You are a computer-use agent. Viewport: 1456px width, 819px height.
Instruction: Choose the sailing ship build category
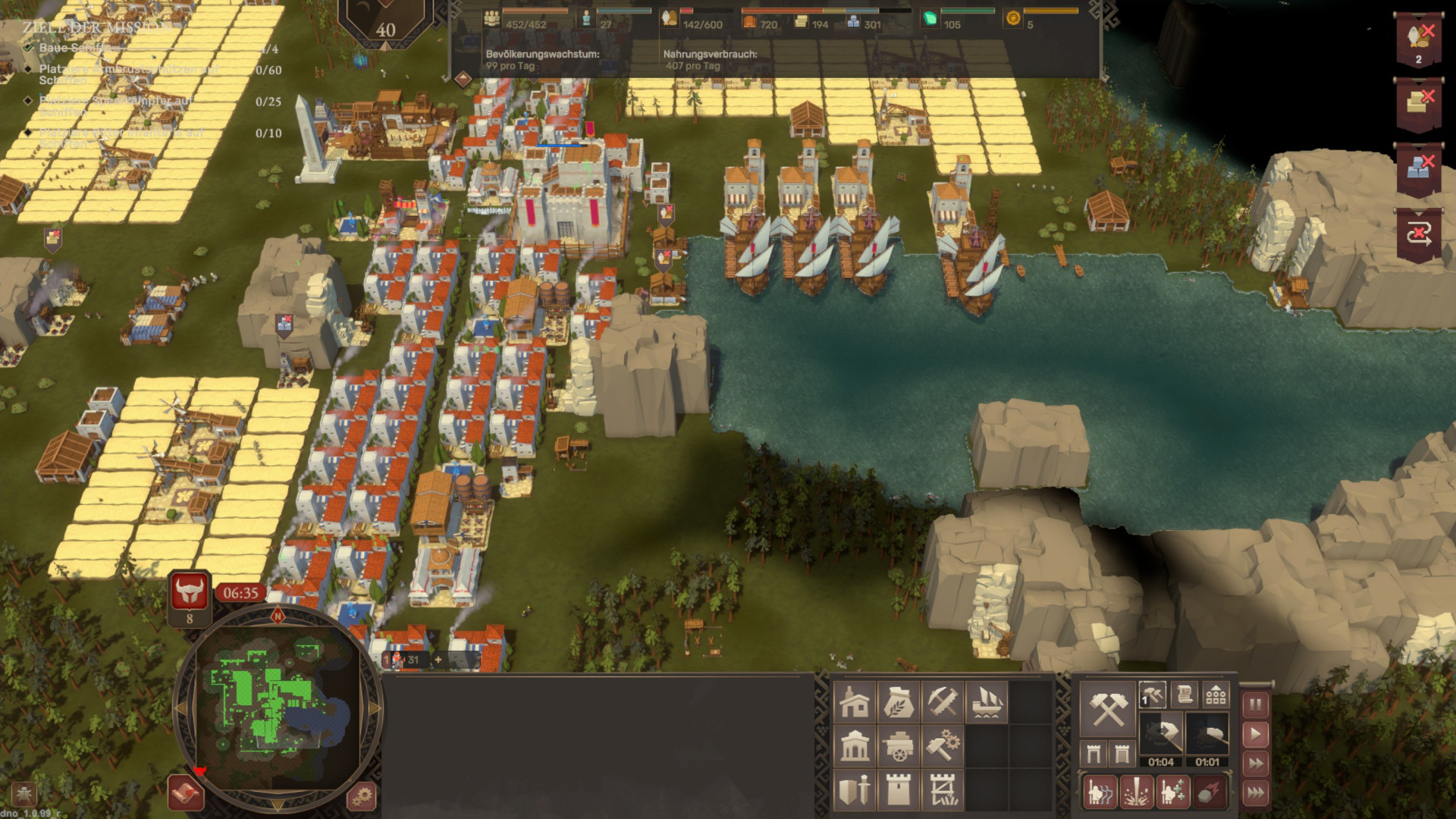(987, 703)
